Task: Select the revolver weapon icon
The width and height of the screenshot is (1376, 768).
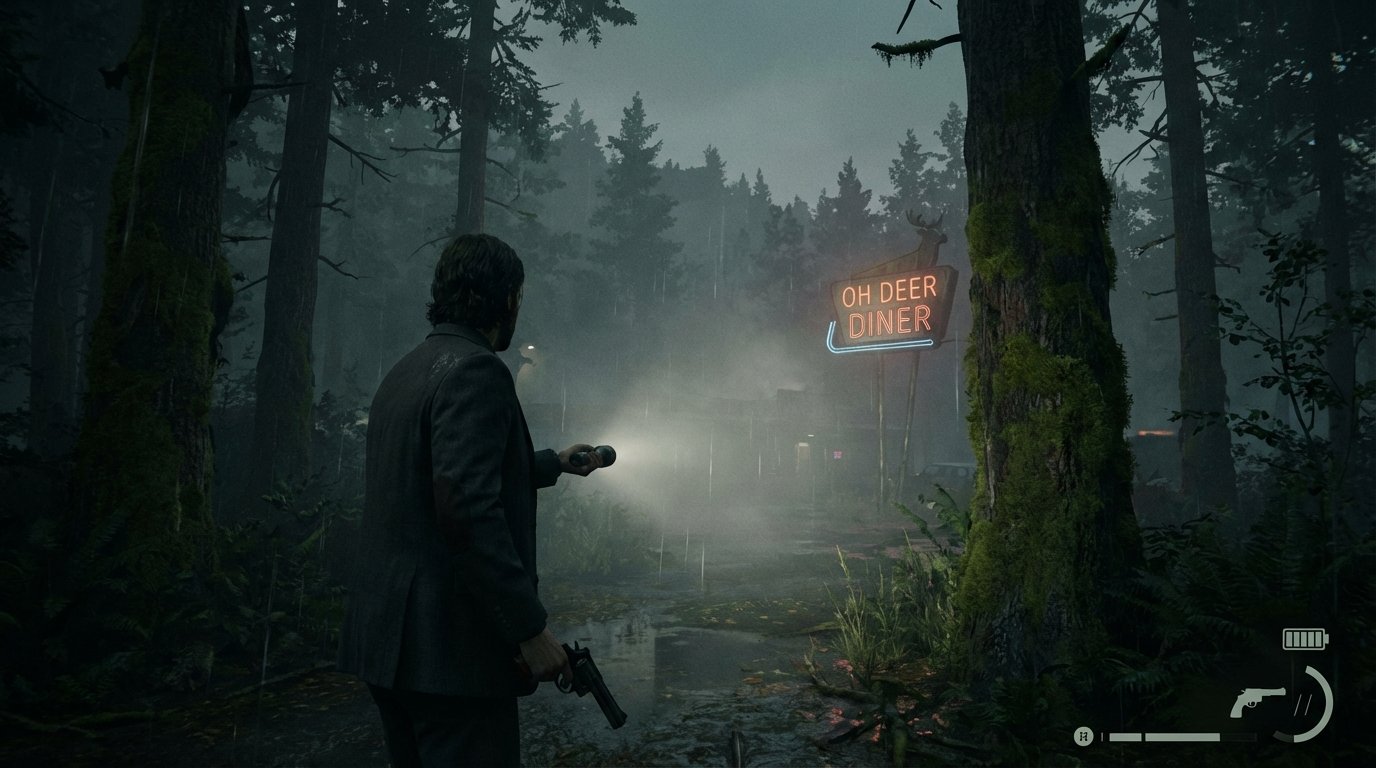Action: tap(1258, 701)
